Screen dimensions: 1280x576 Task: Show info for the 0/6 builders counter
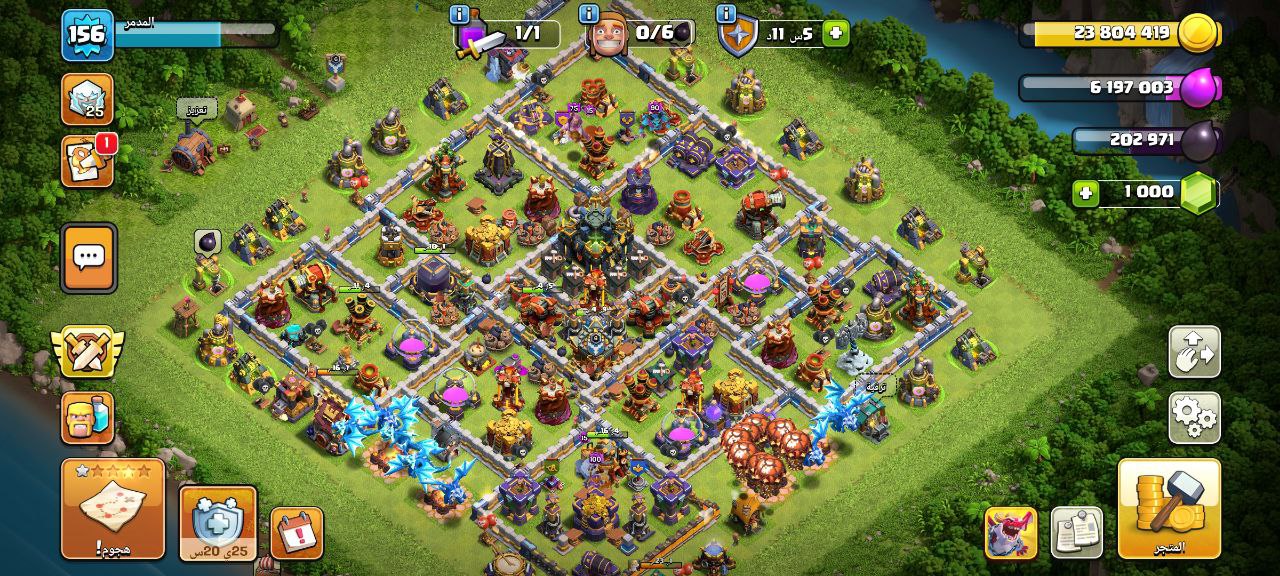tap(589, 15)
